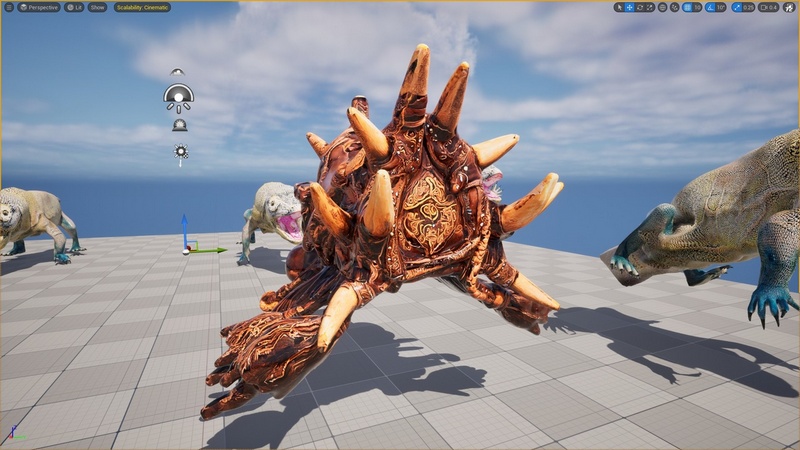Open the Show flags menu
Screen dimensions: 800x450
pos(97,7)
